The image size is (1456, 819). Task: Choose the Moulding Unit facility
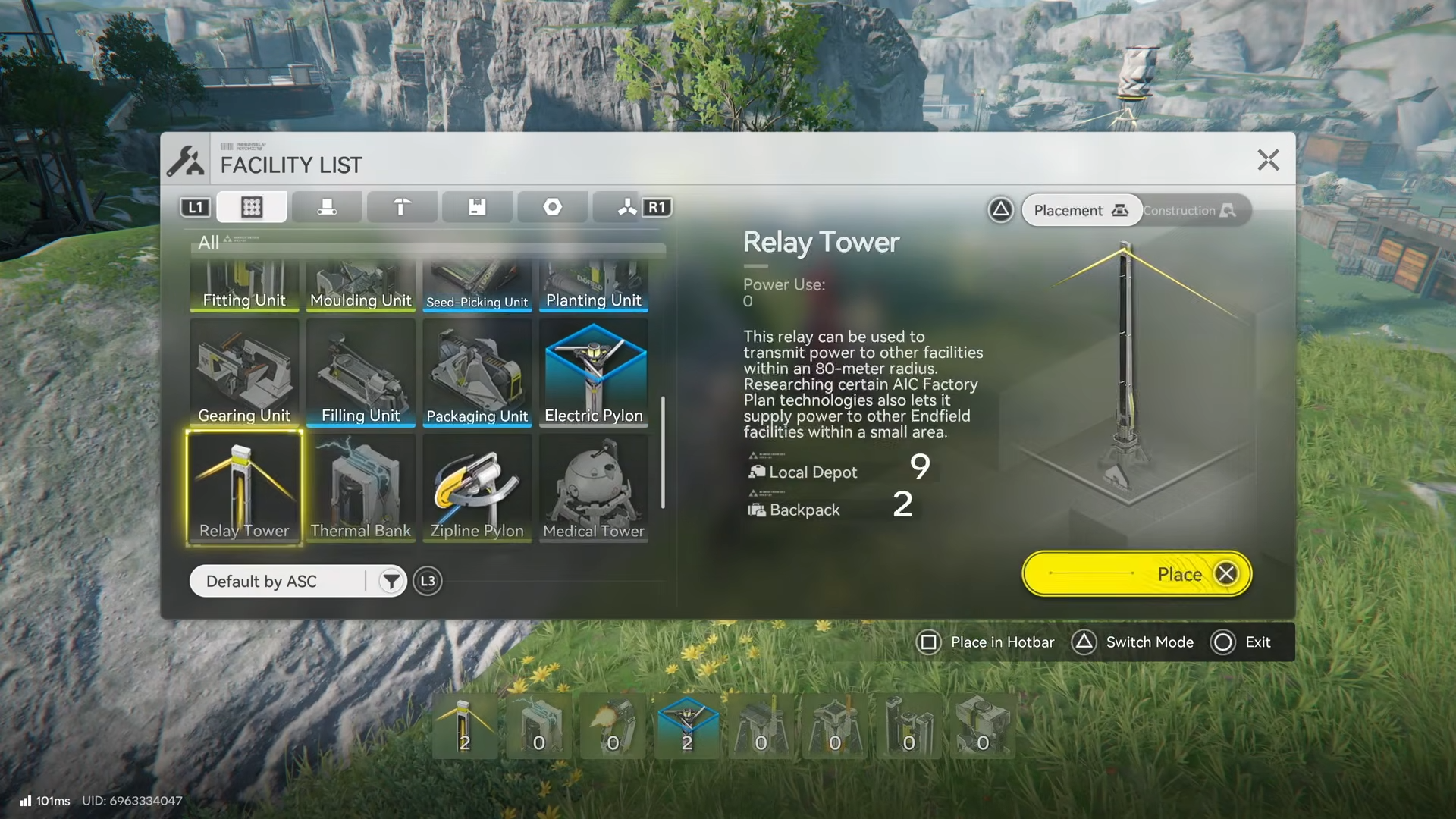pyautogui.click(x=360, y=286)
